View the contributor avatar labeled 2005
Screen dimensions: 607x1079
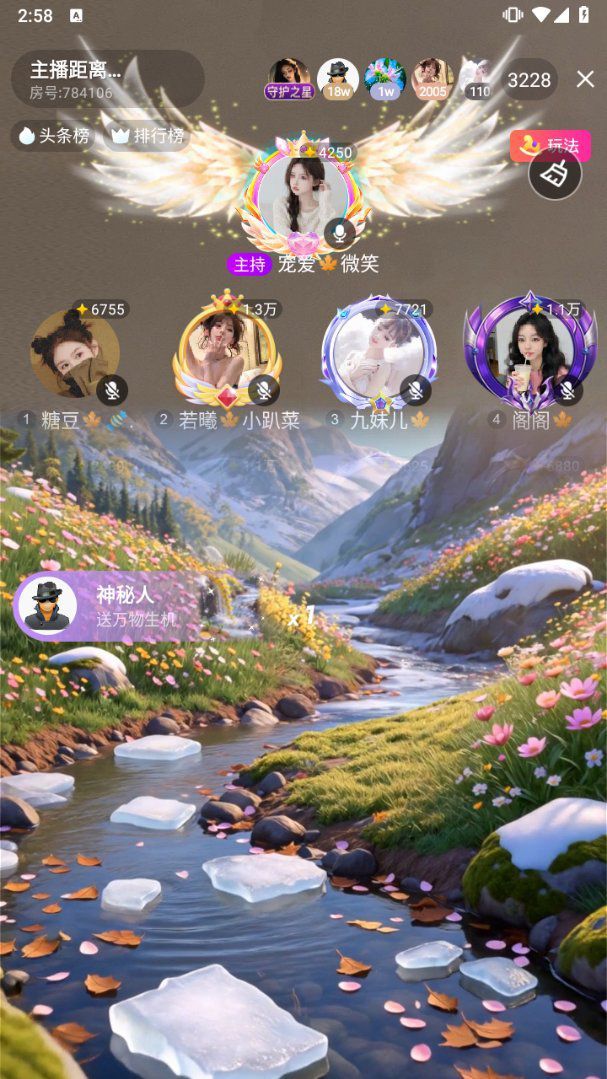point(432,78)
